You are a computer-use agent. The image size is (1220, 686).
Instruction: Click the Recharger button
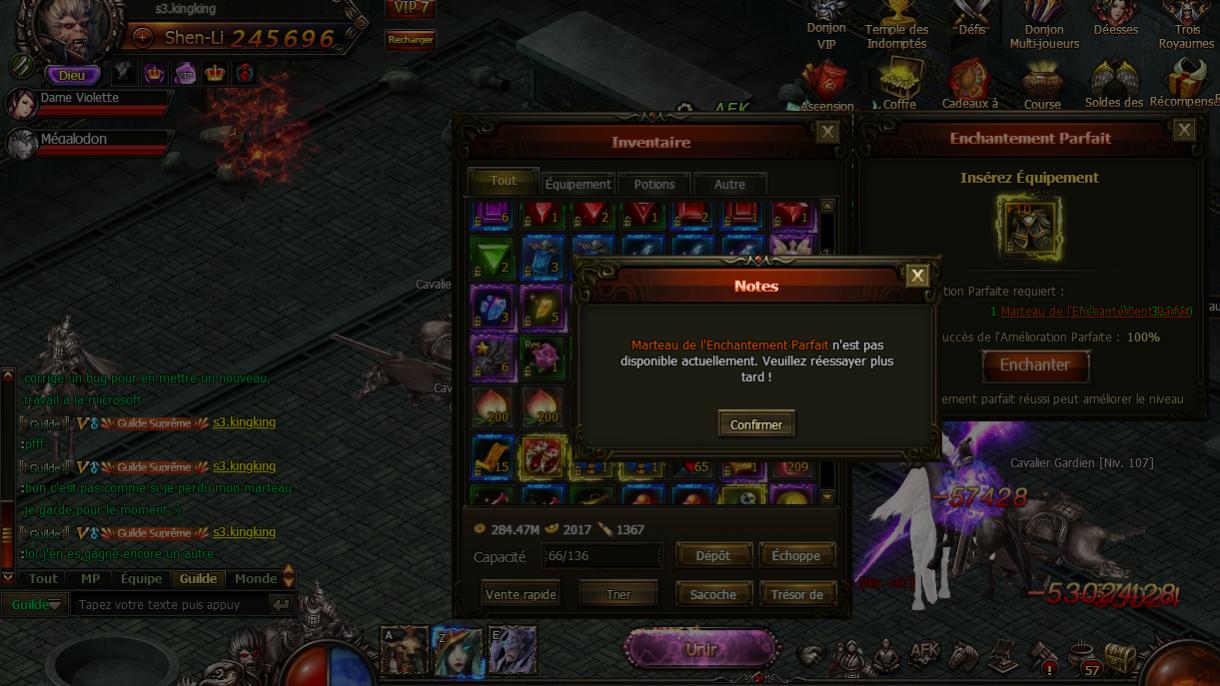click(x=410, y=40)
